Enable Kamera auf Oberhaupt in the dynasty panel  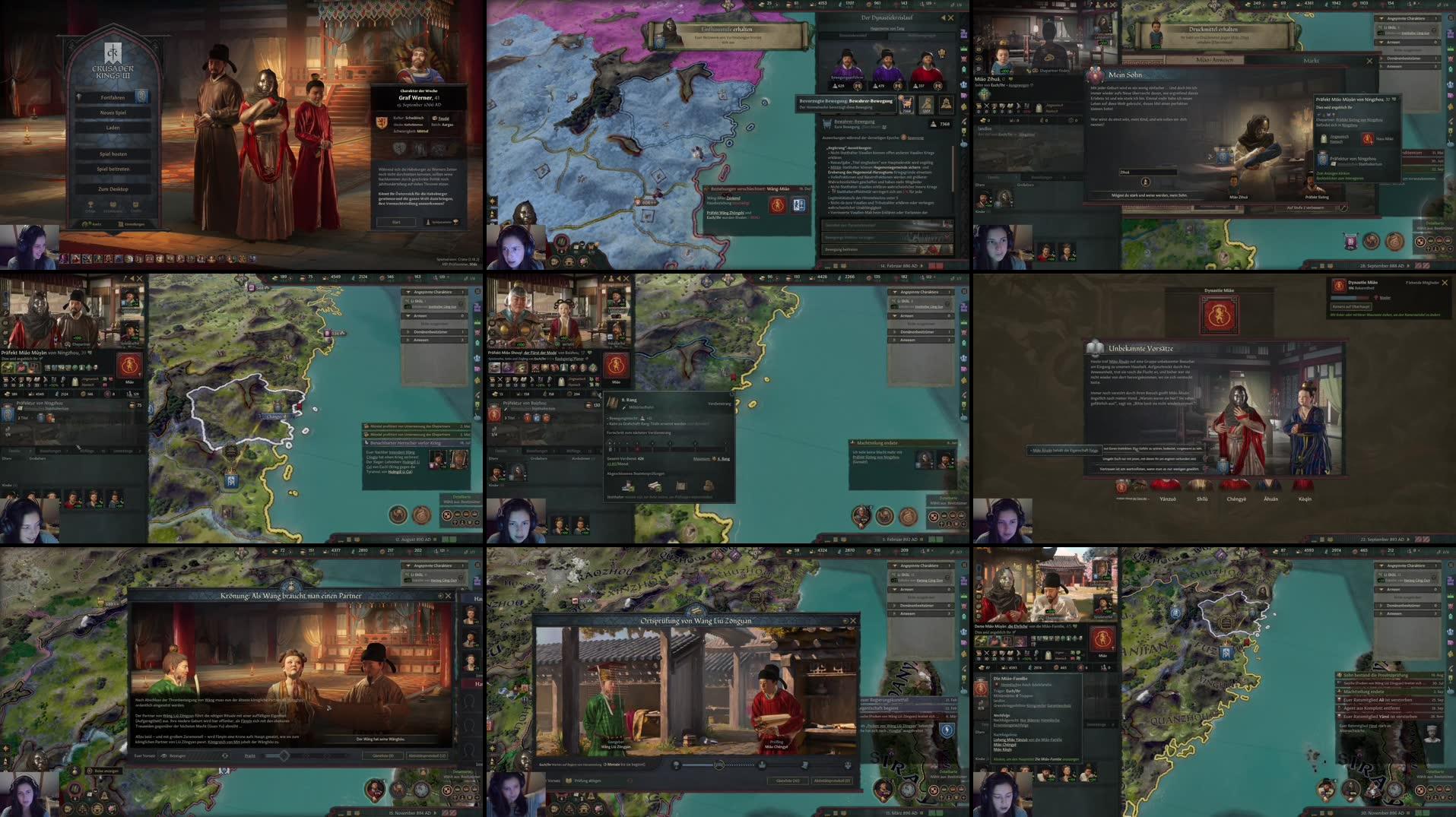coord(1350,307)
